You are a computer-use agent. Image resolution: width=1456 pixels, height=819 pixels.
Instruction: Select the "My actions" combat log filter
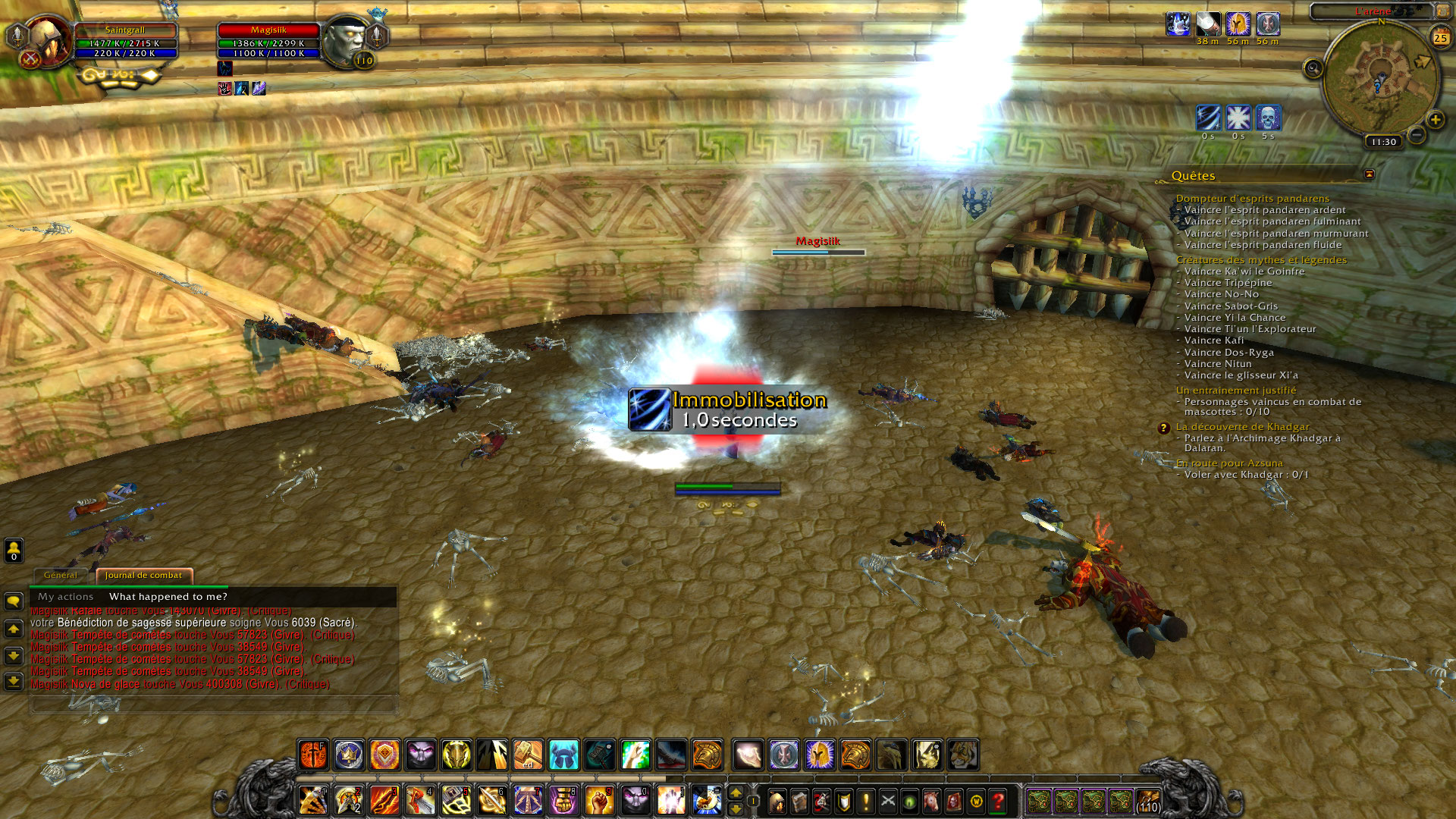click(x=66, y=597)
